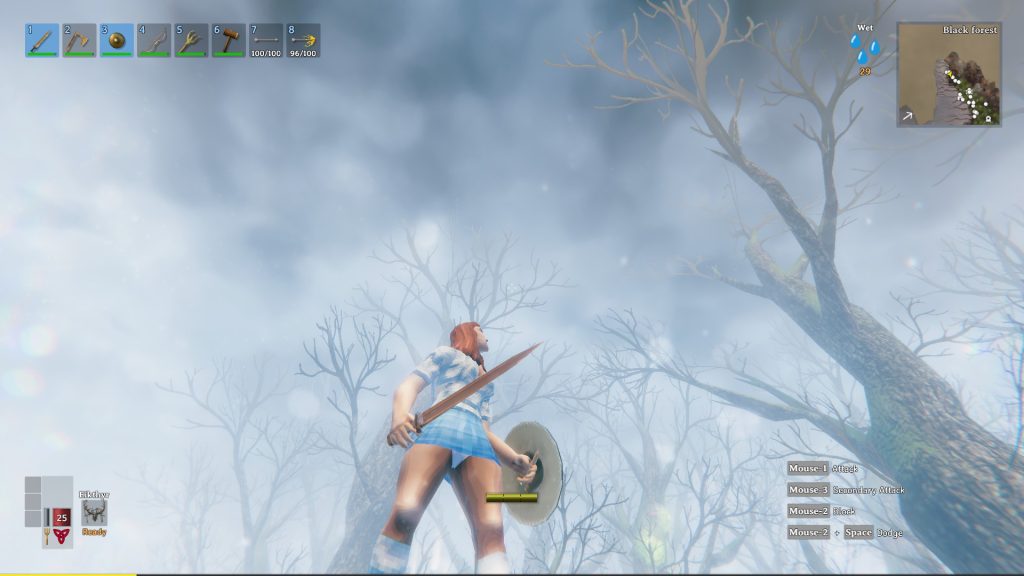The image size is (1024, 576).
Task: Equip the axe in hotbar slot 2
Action: (x=80, y=40)
